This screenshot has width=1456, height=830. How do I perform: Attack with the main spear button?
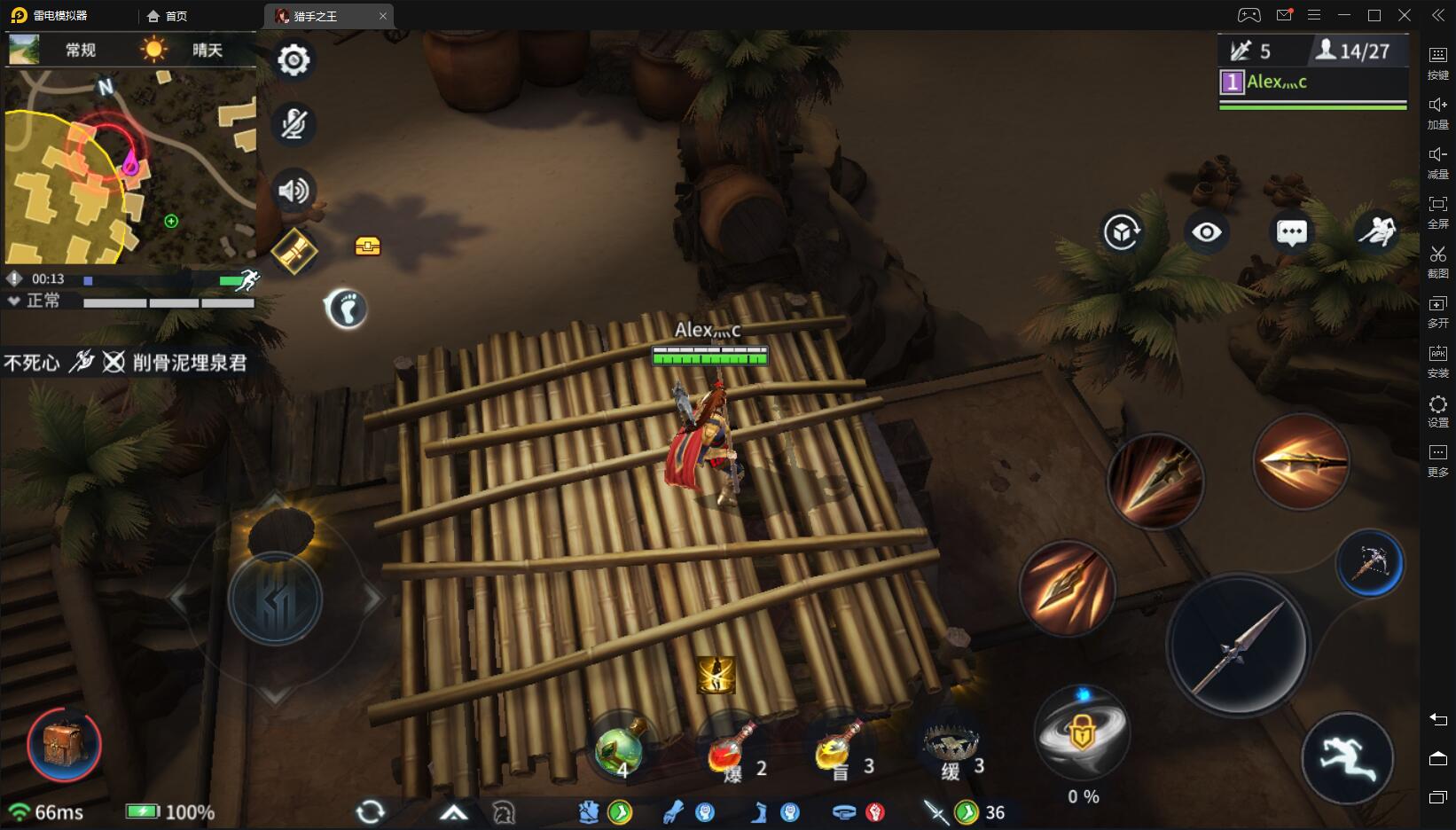pos(1238,646)
